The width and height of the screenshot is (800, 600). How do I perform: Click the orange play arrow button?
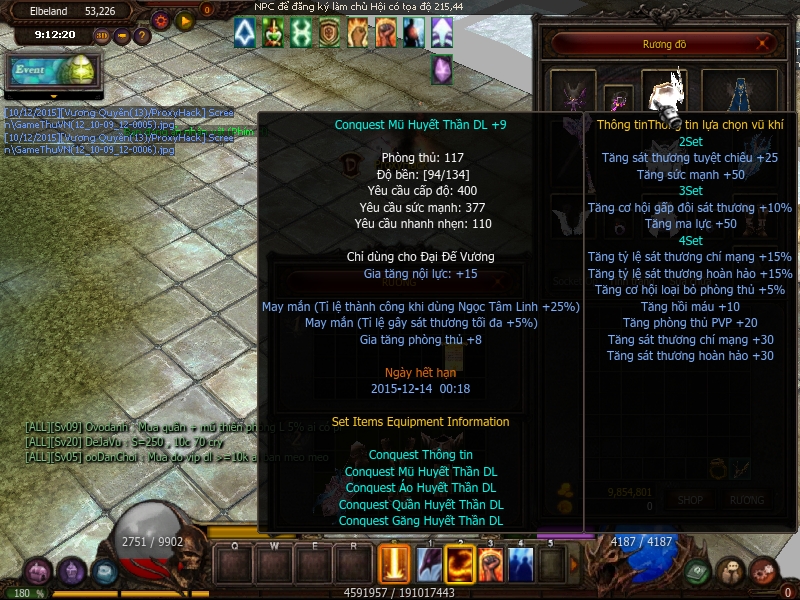pyautogui.click(x=185, y=20)
